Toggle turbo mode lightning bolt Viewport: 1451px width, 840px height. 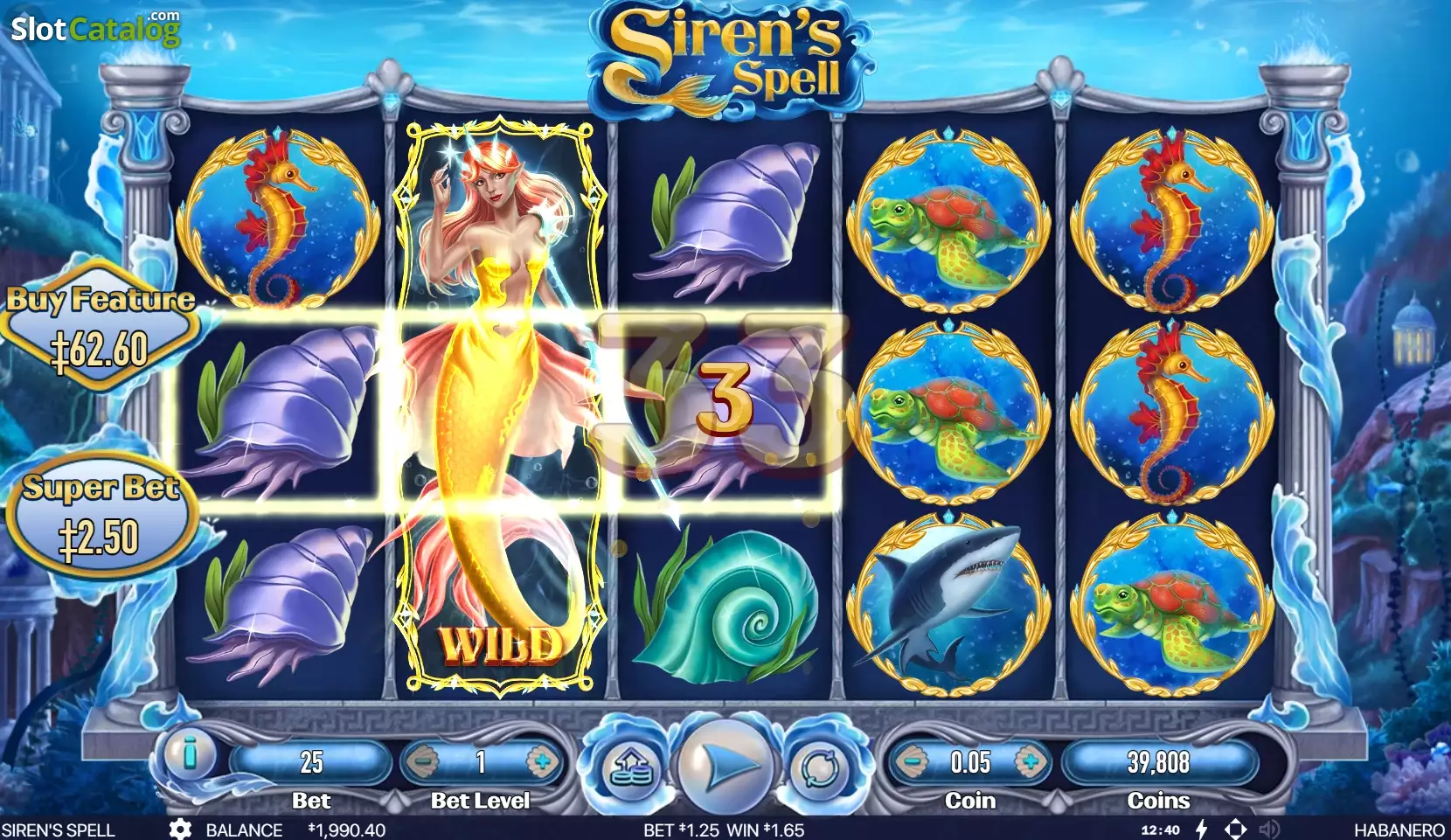[1202, 830]
